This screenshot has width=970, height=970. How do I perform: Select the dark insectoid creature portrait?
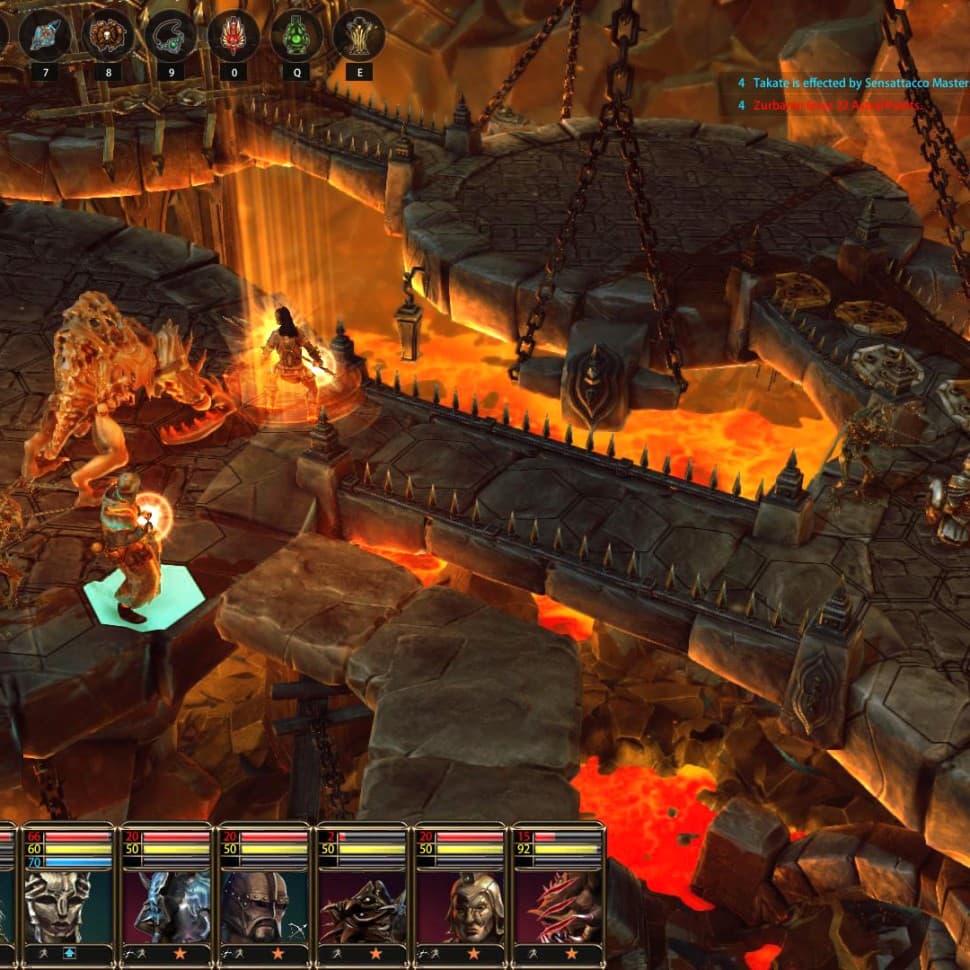(x=361, y=905)
